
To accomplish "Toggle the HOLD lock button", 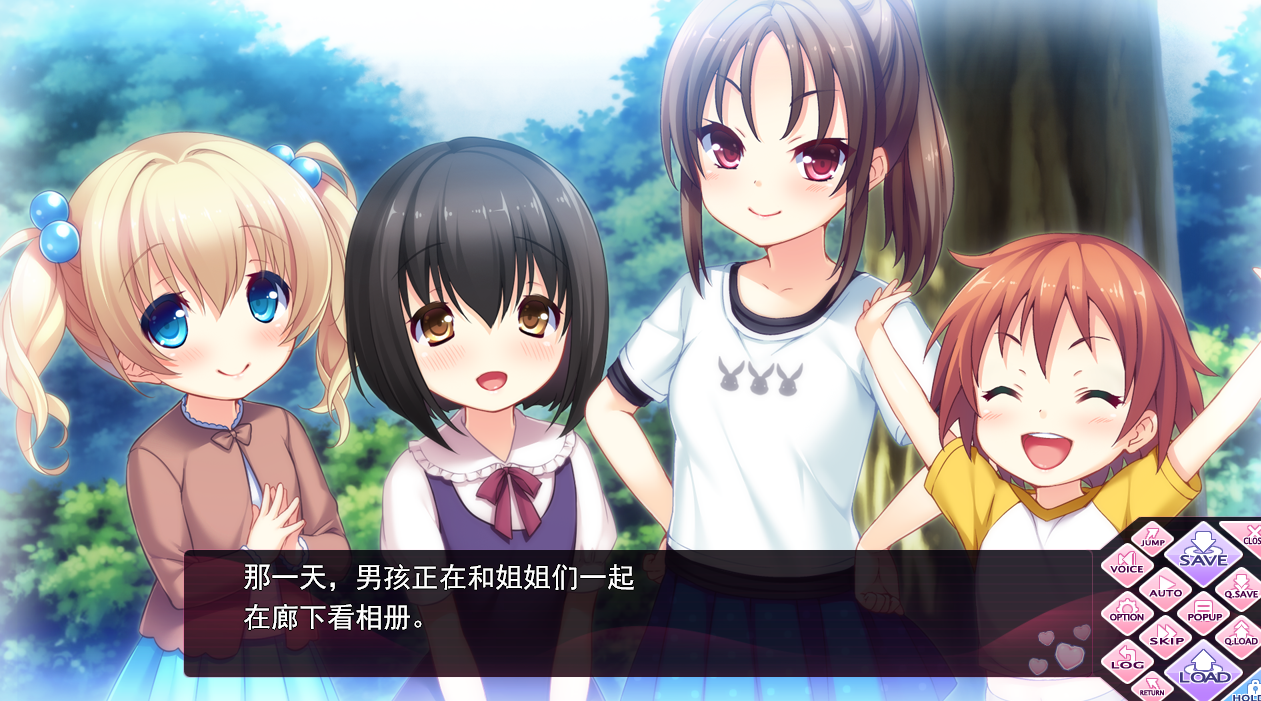I will [x=1249, y=690].
